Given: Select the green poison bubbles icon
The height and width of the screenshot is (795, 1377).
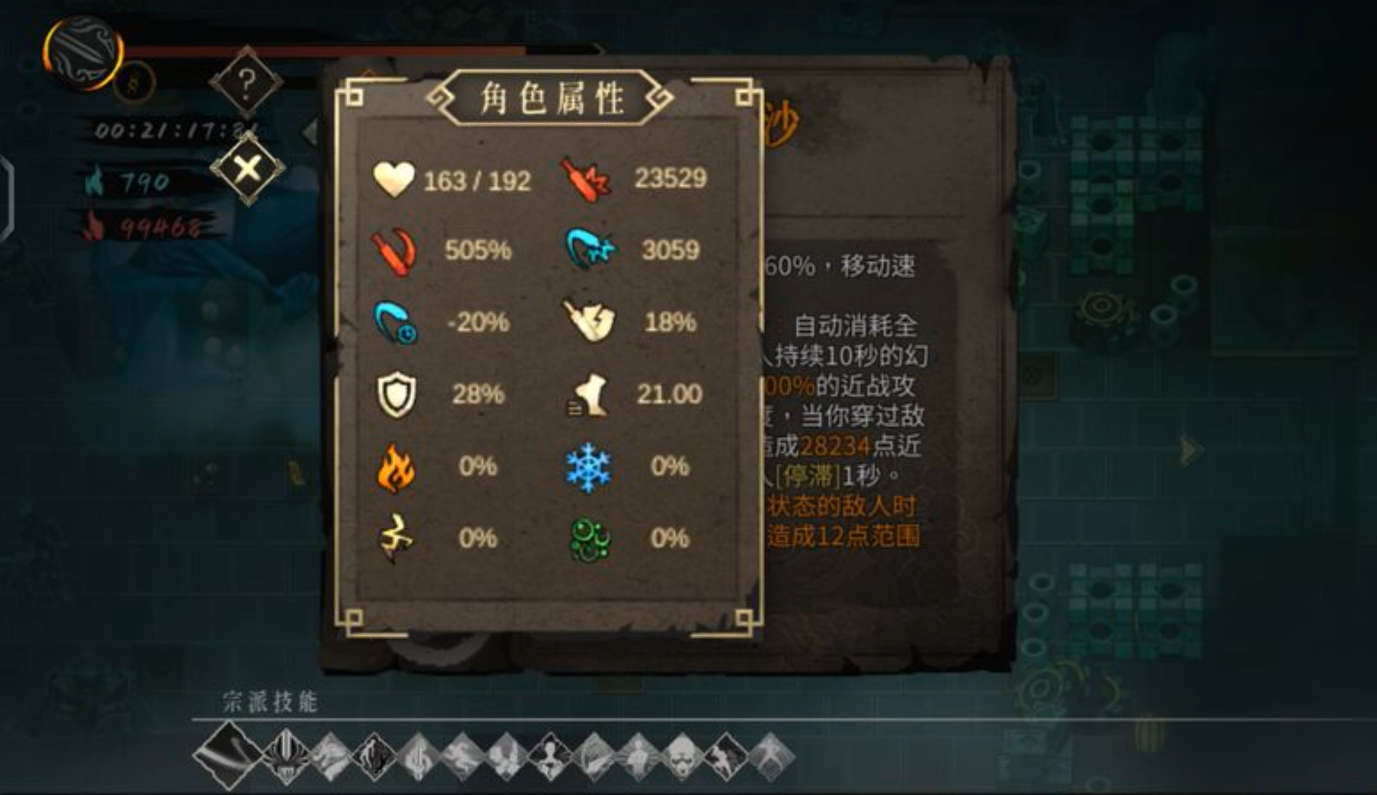Looking at the screenshot, I should click(594, 537).
